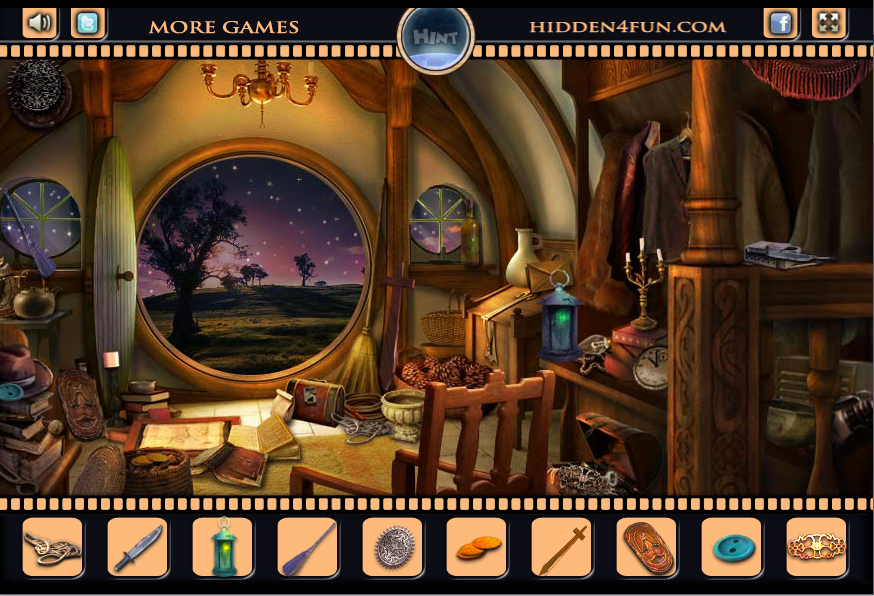Select the rope item slot
Viewport: 874px width, 596px height.
[53, 547]
